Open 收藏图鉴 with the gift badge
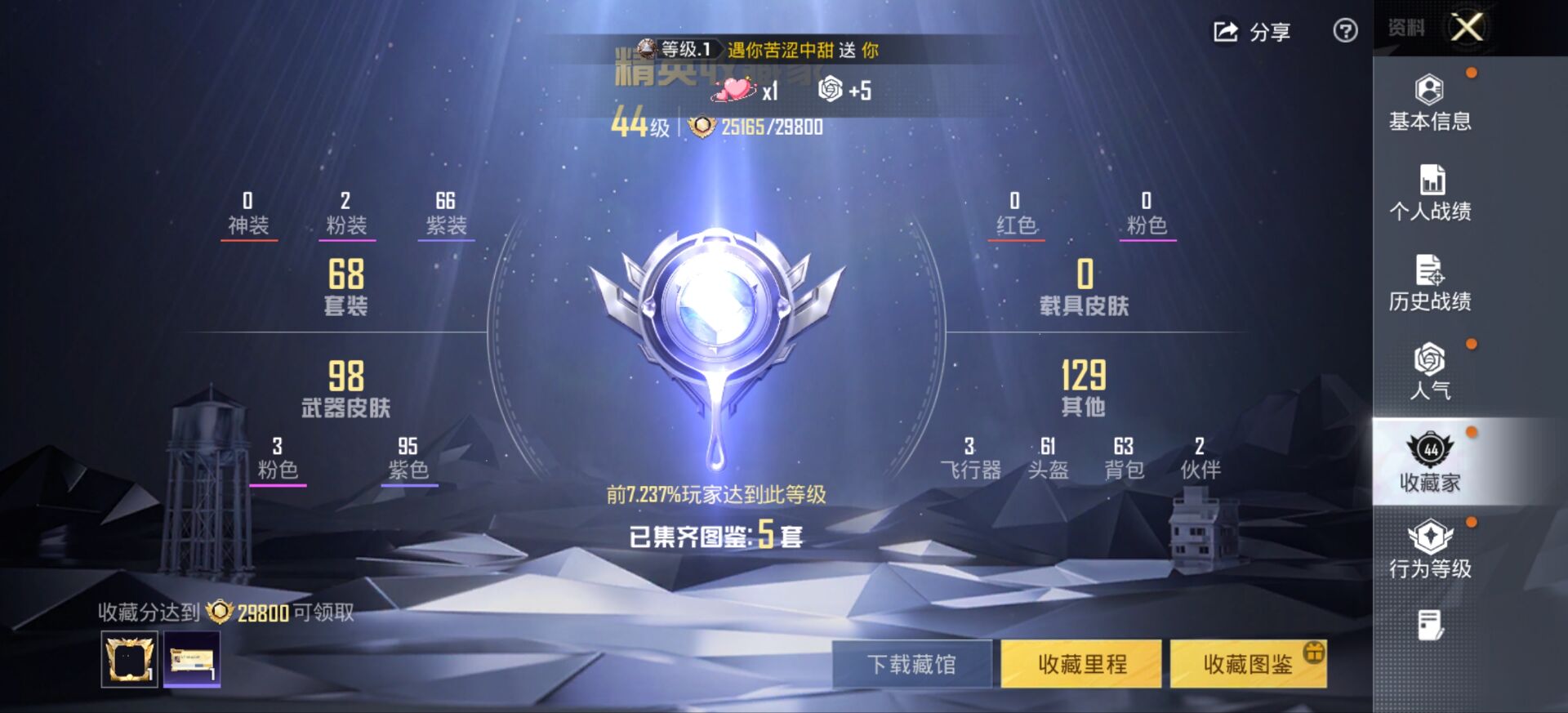Screen dimensions: 1568x713 1247,663
